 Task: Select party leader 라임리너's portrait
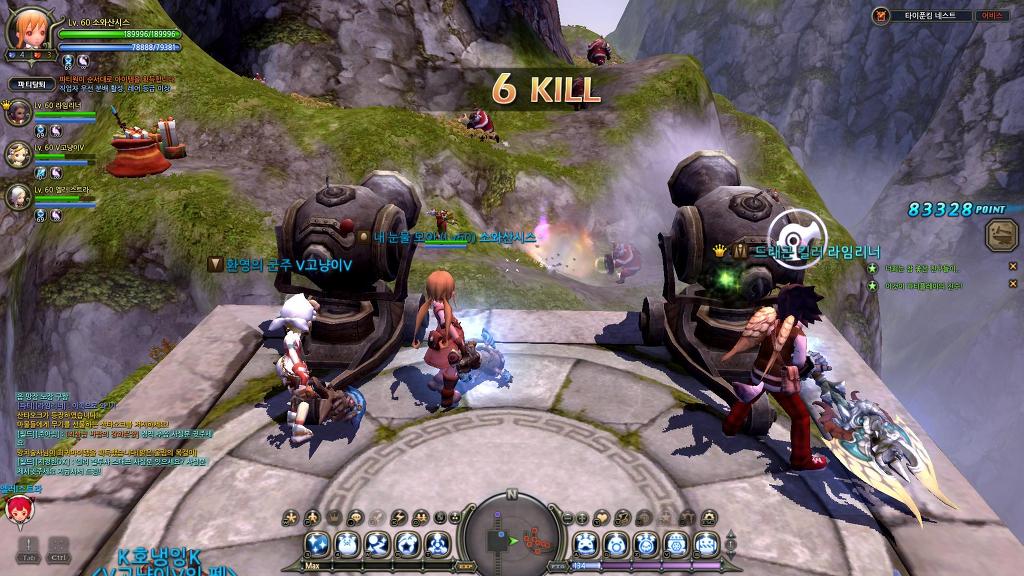pyautogui.click(x=18, y=112)
